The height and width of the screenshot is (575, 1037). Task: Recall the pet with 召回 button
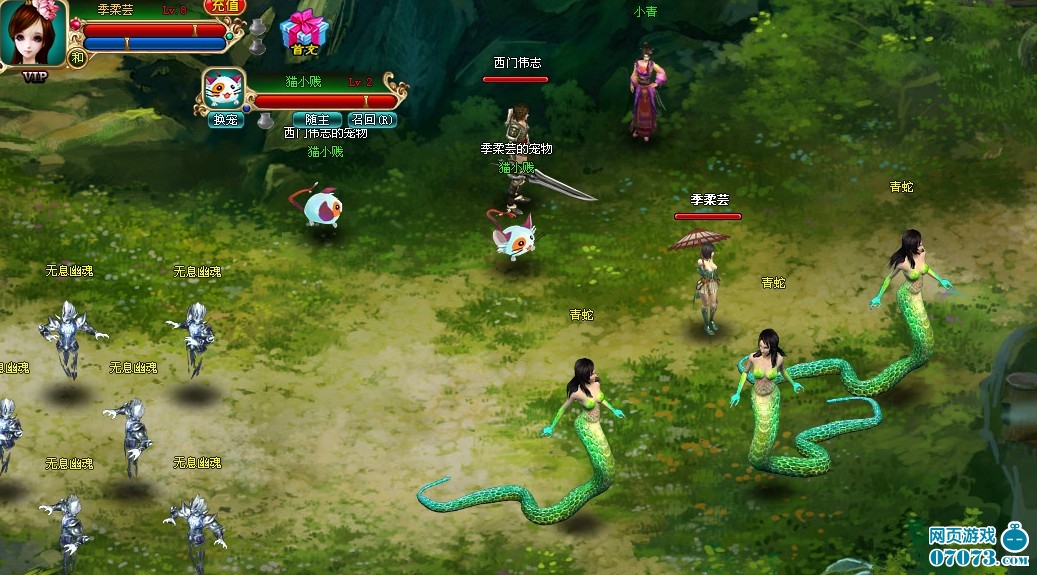click(x=372, y=120)
